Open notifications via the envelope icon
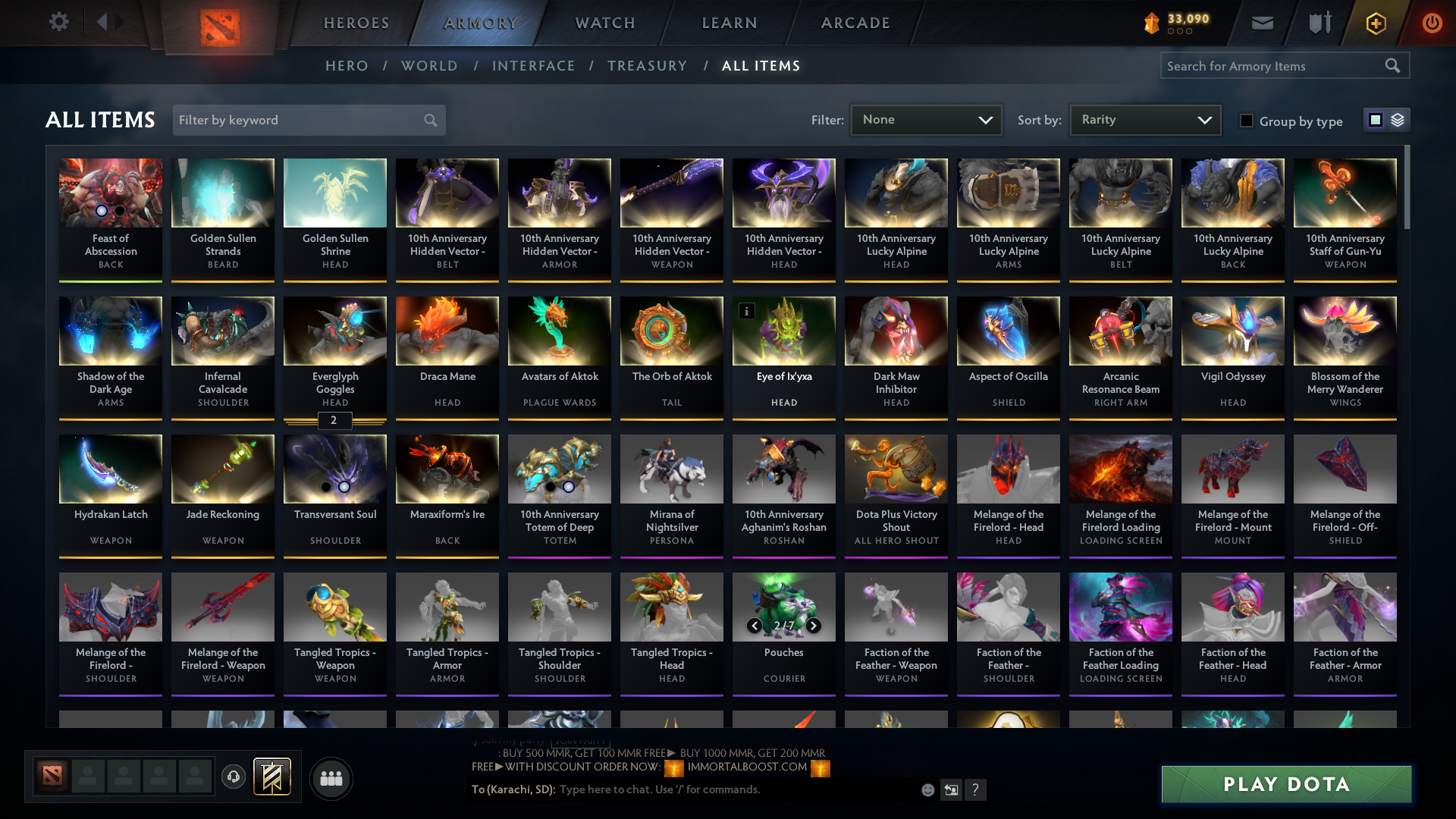 click(1262, 22)
